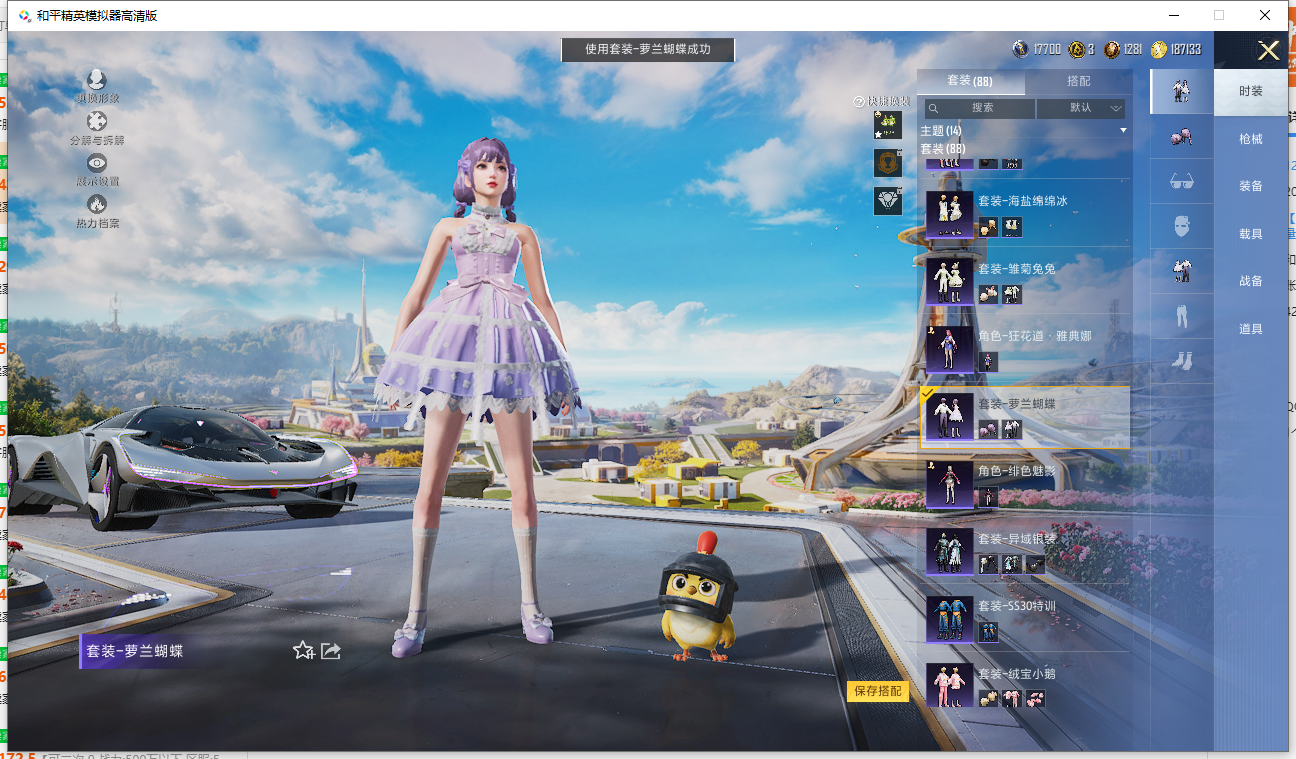Click the 搜索 search box
The width and height of the screenshot is (1296, 759).
[980, 108]
